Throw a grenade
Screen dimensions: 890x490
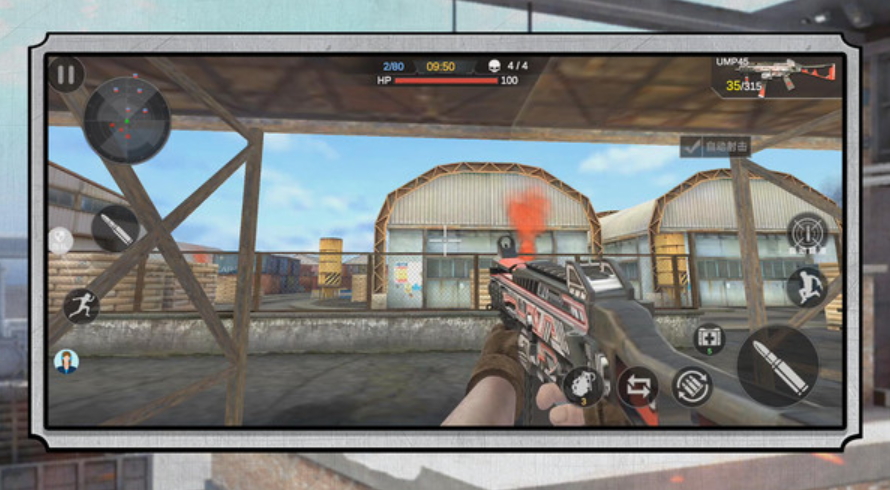click(x=583, y=385)
